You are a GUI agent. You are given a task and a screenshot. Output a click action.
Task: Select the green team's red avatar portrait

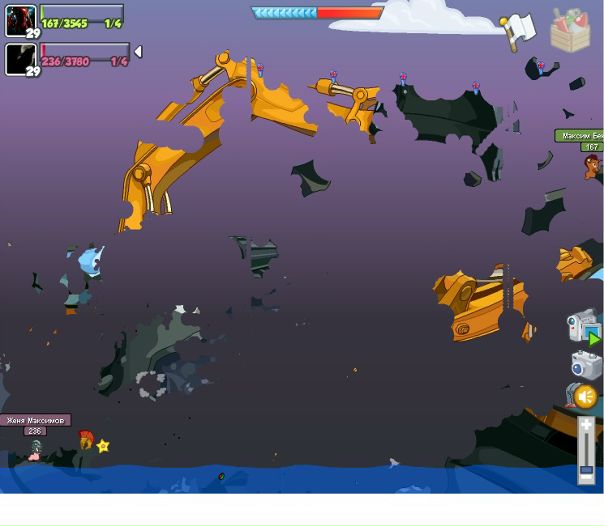pos(20,20)
